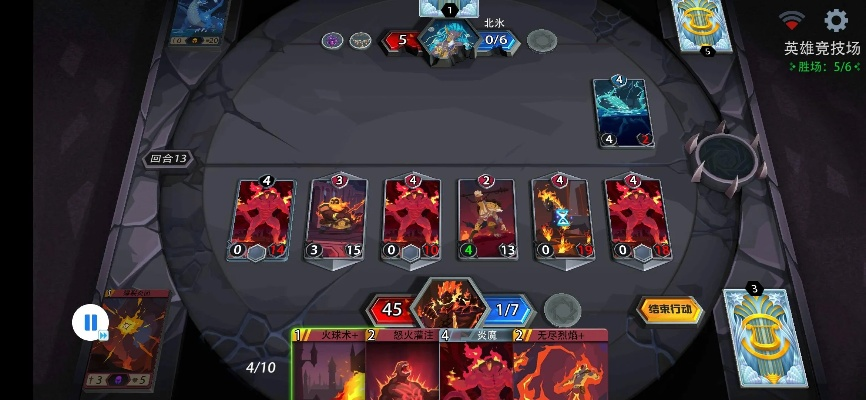Select the minion with the hourglass icon
This screenshot has width=866, height=400.
coord(560,220)
